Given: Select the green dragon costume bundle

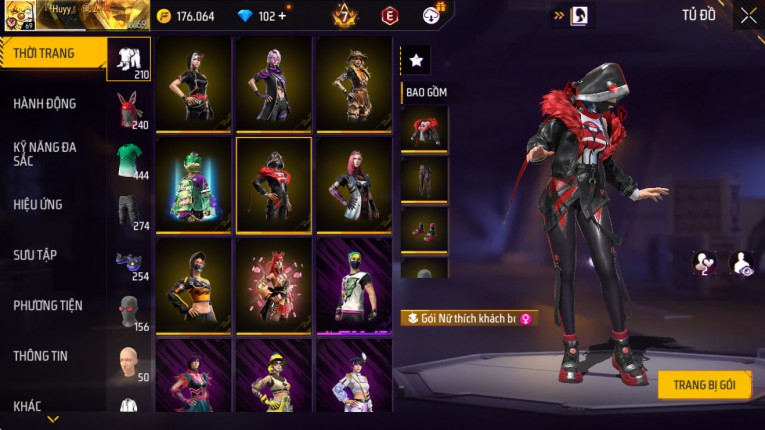Looking at the screenshot, I should pyautogui.click(x=193, y=185).
